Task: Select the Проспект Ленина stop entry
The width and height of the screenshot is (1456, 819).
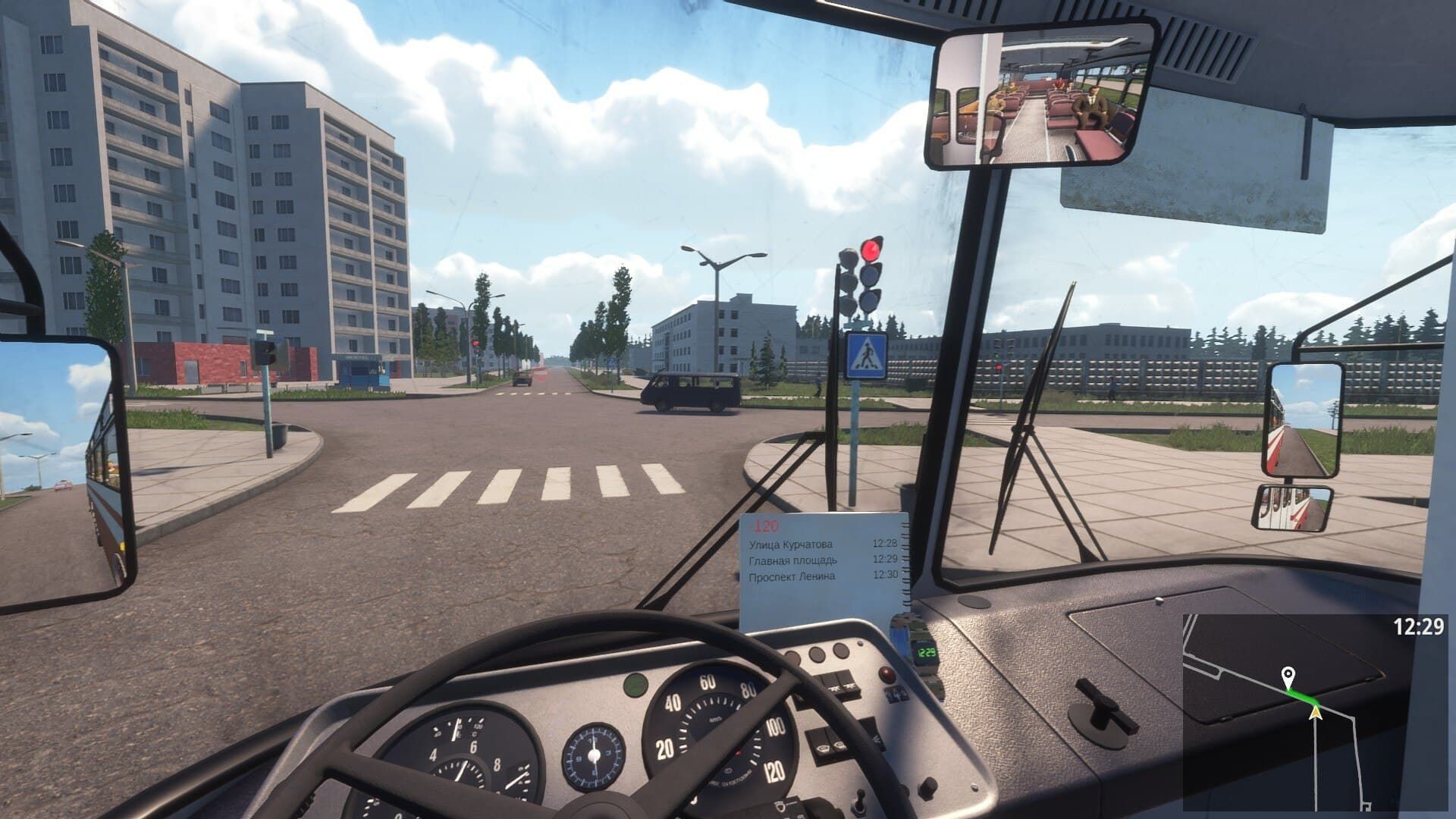Action: pos(791,576)
